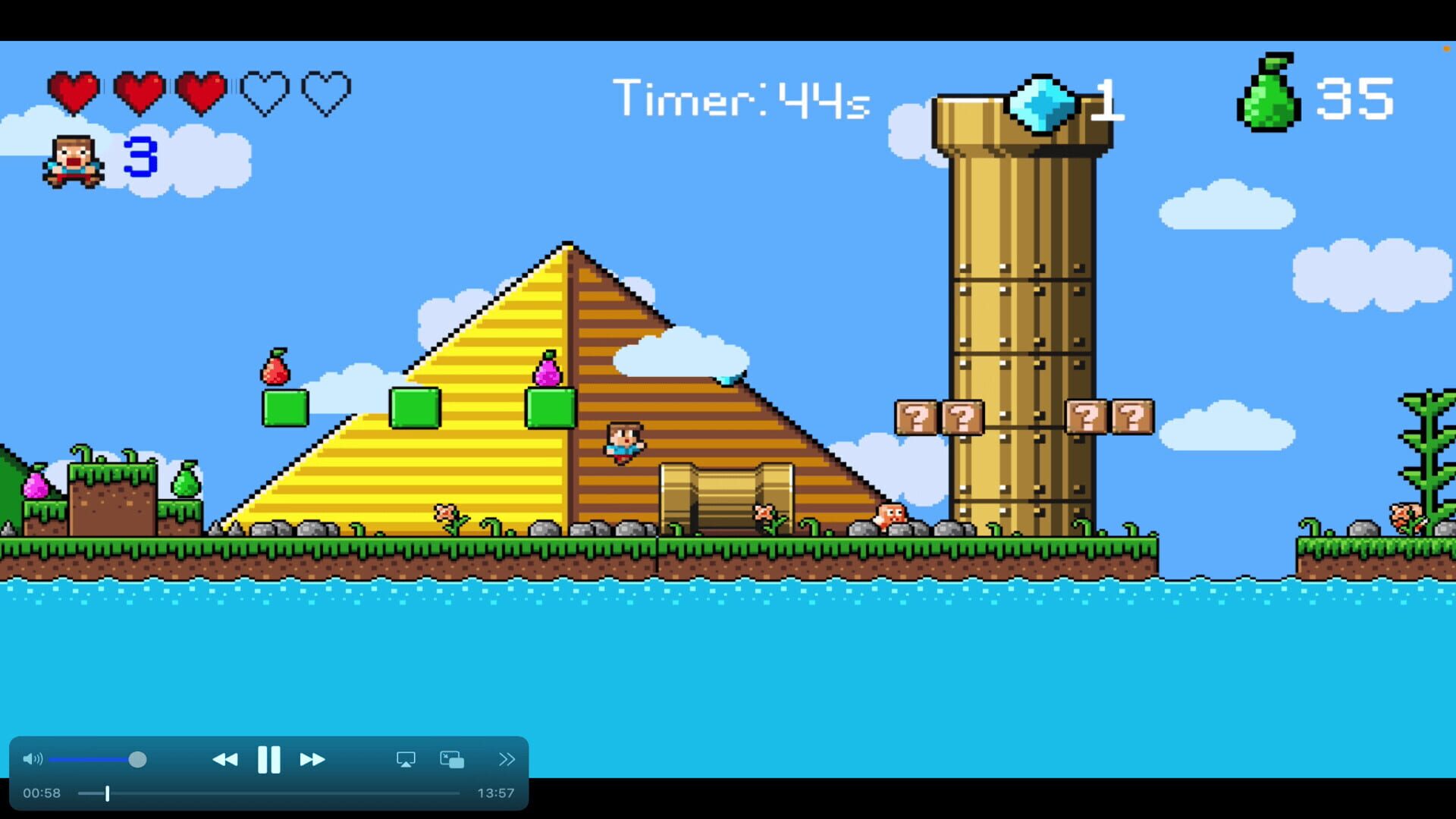Viewport: 1456px width, 819px height.
Task: Click the player character icon beside lives count
Action: [x=72, y=160]
